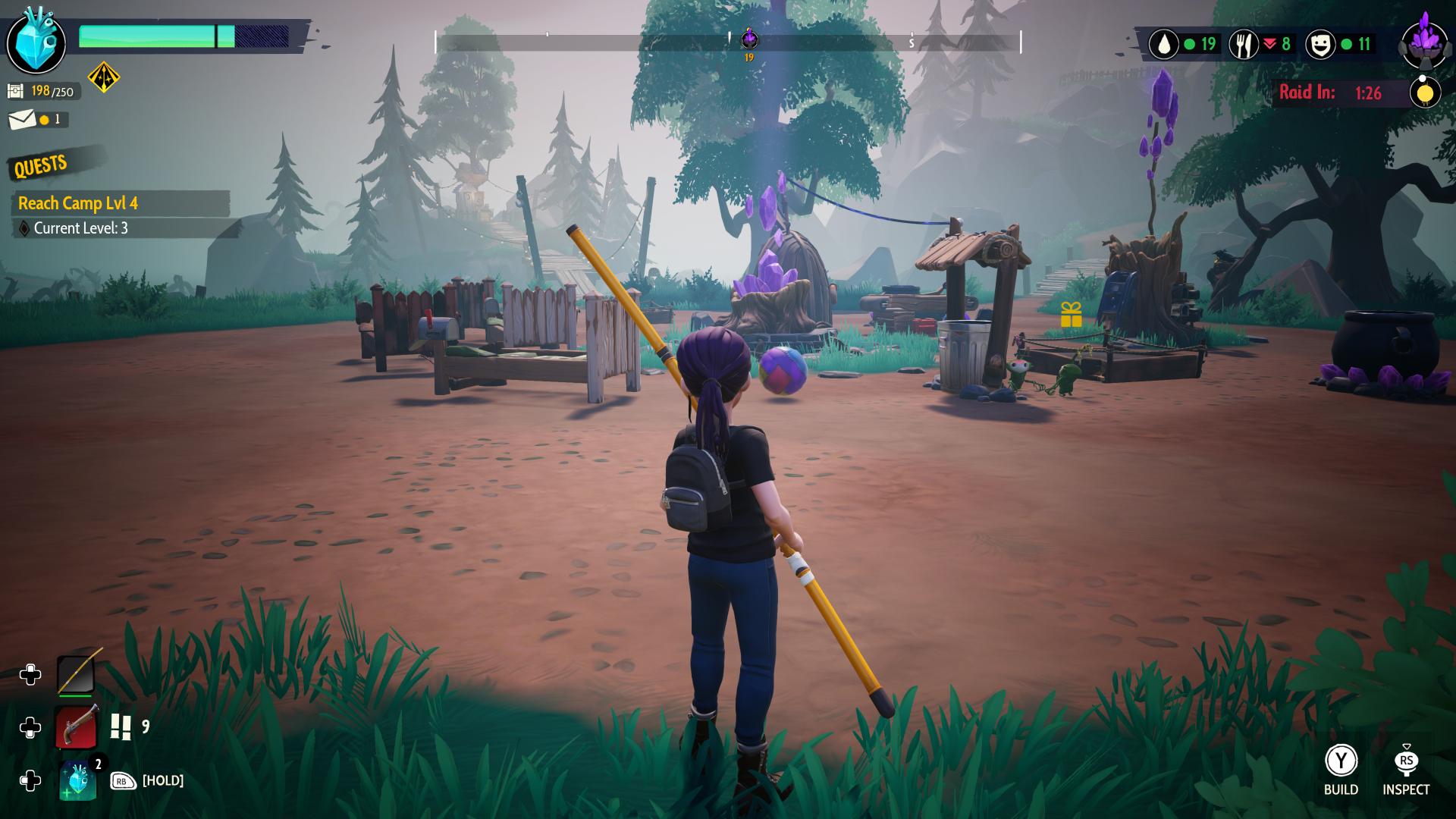Open the purple crystal camp icon

click(x=1425, y=42)
